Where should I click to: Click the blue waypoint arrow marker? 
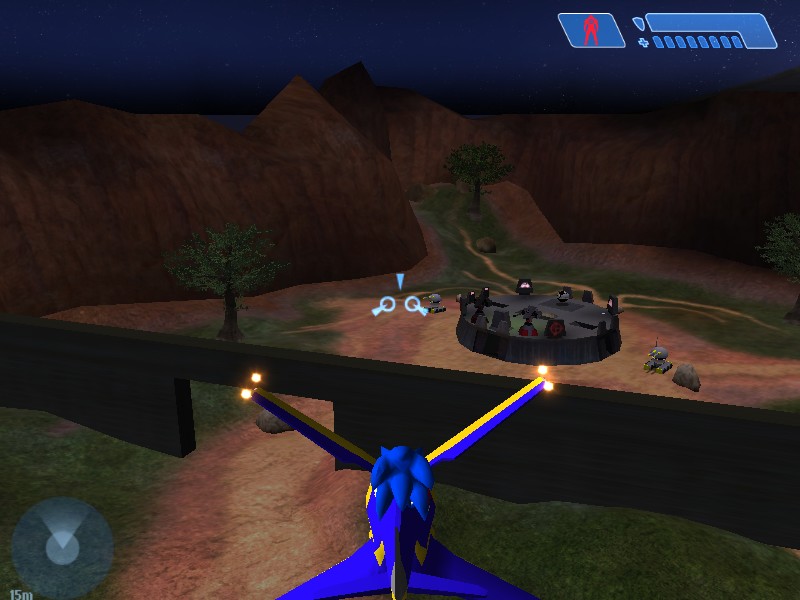[x=400, y=282]
